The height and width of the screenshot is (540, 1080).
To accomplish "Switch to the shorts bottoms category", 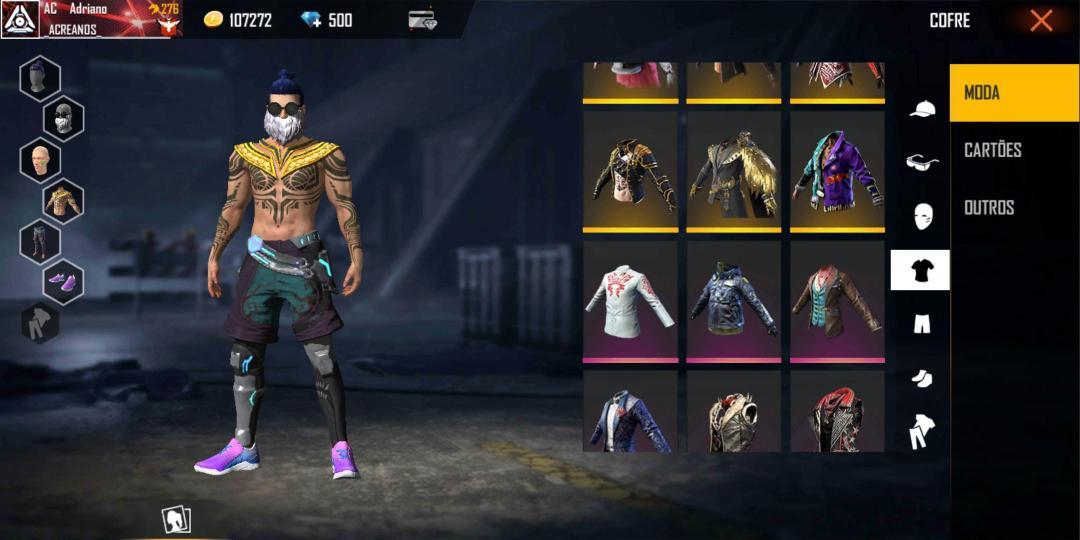I will [921, 323].
